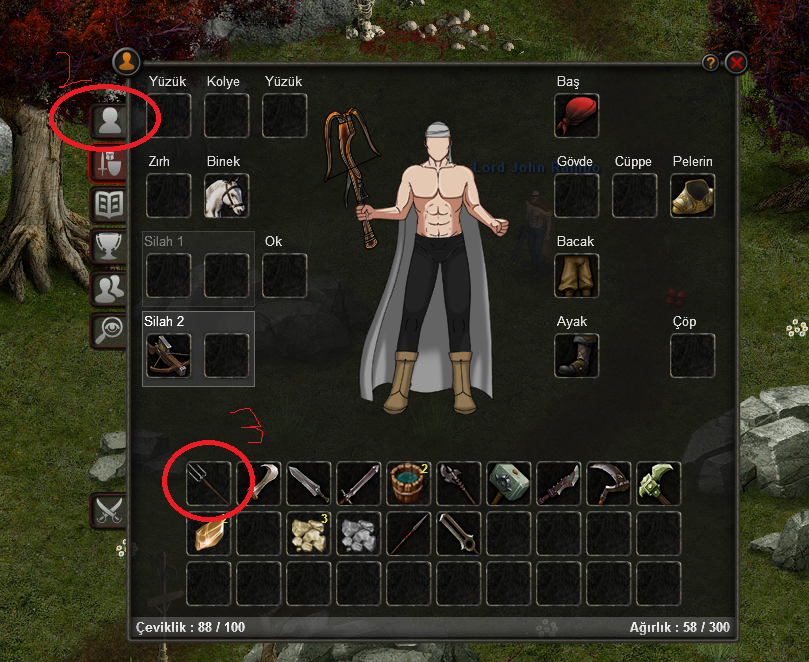The width and height of the screenshot is (809, 662).
Task: Choose the magnifying glass eye tab
Action: tap(108, 331)
